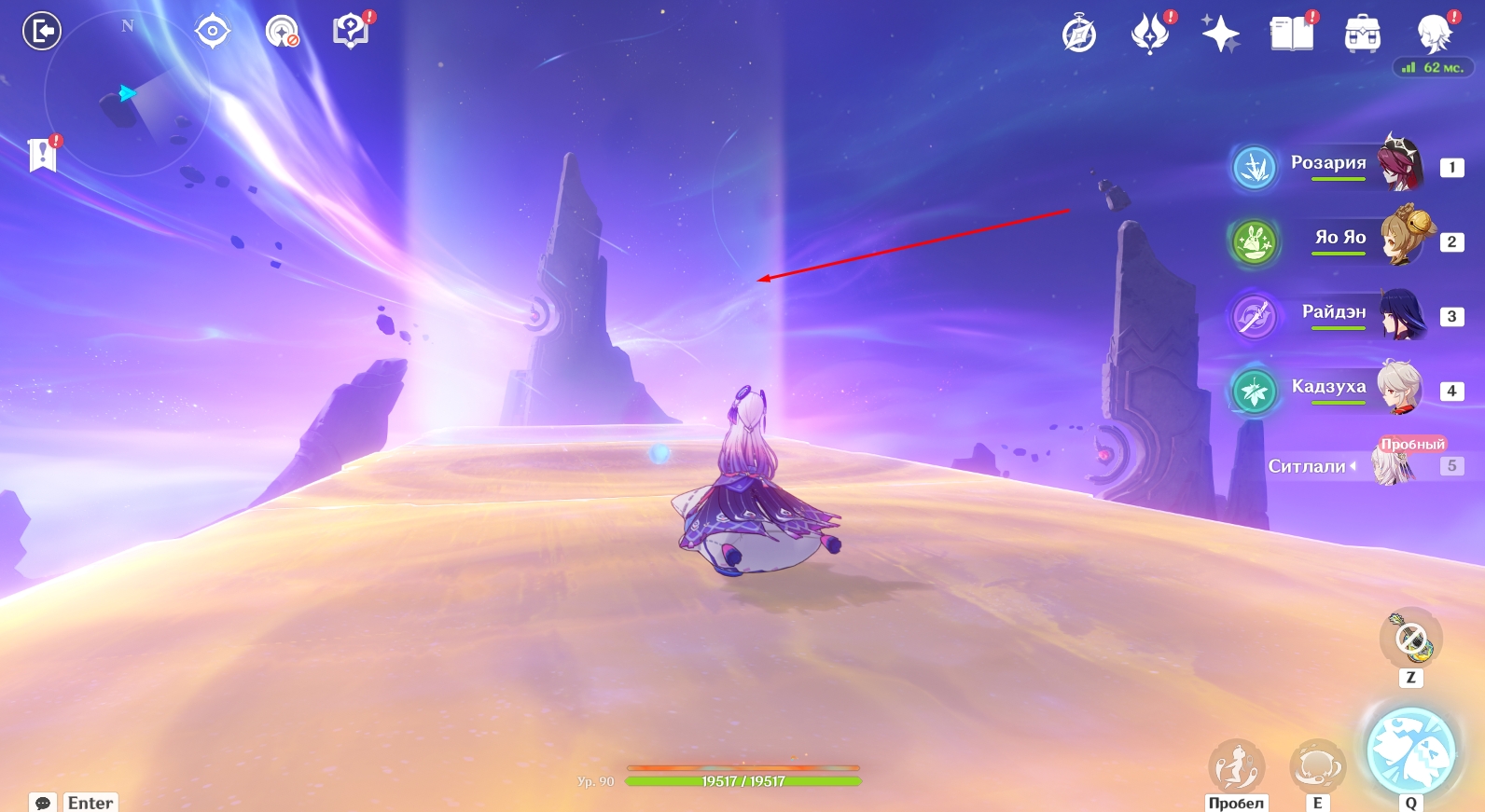Use the equipped gadget icon
The width and height of the screenshot is (1485, 812).
tap(1410, 640)
